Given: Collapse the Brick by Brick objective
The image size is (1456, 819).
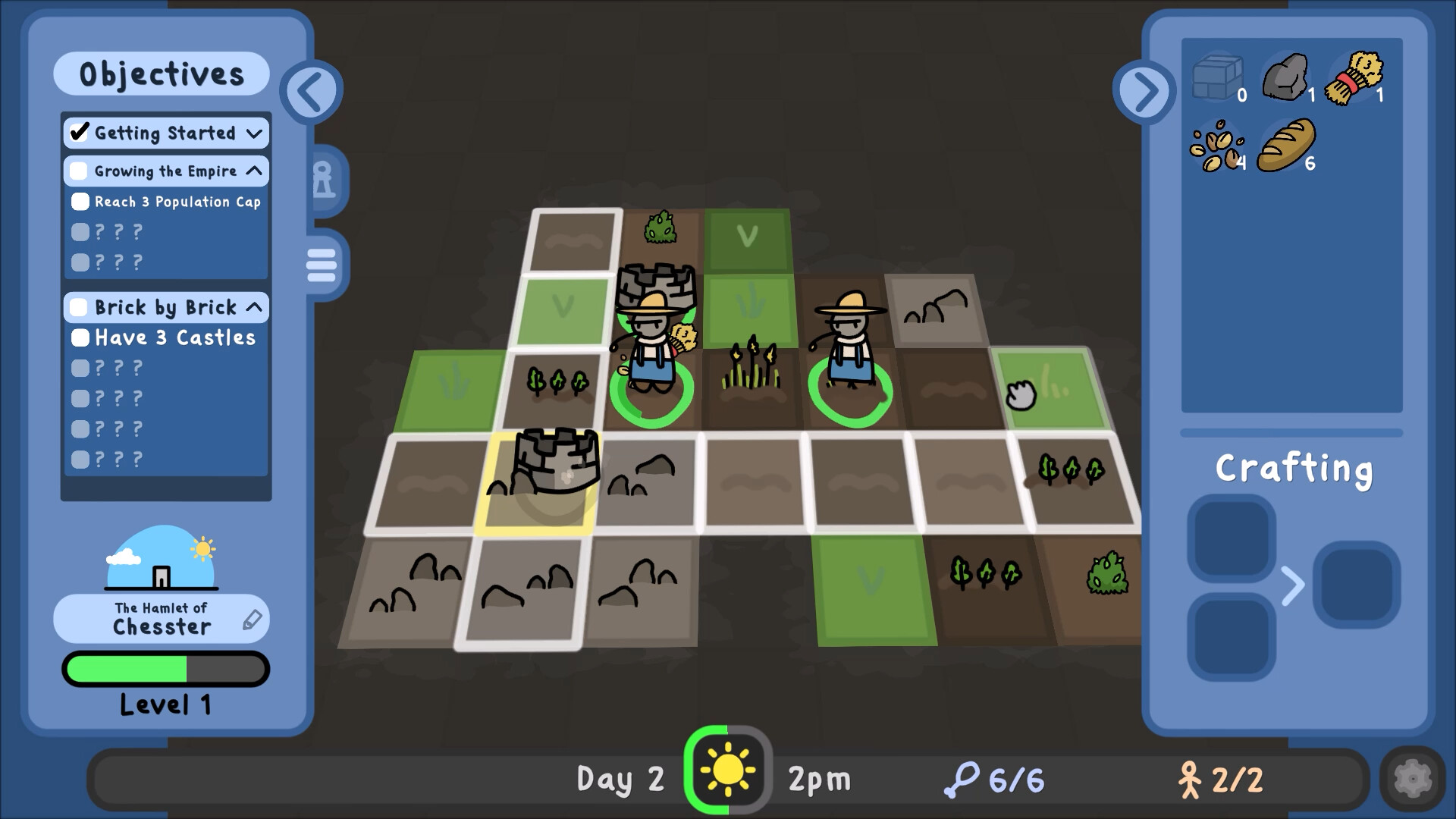Looking at the screenshot, I should coord(255,307).
